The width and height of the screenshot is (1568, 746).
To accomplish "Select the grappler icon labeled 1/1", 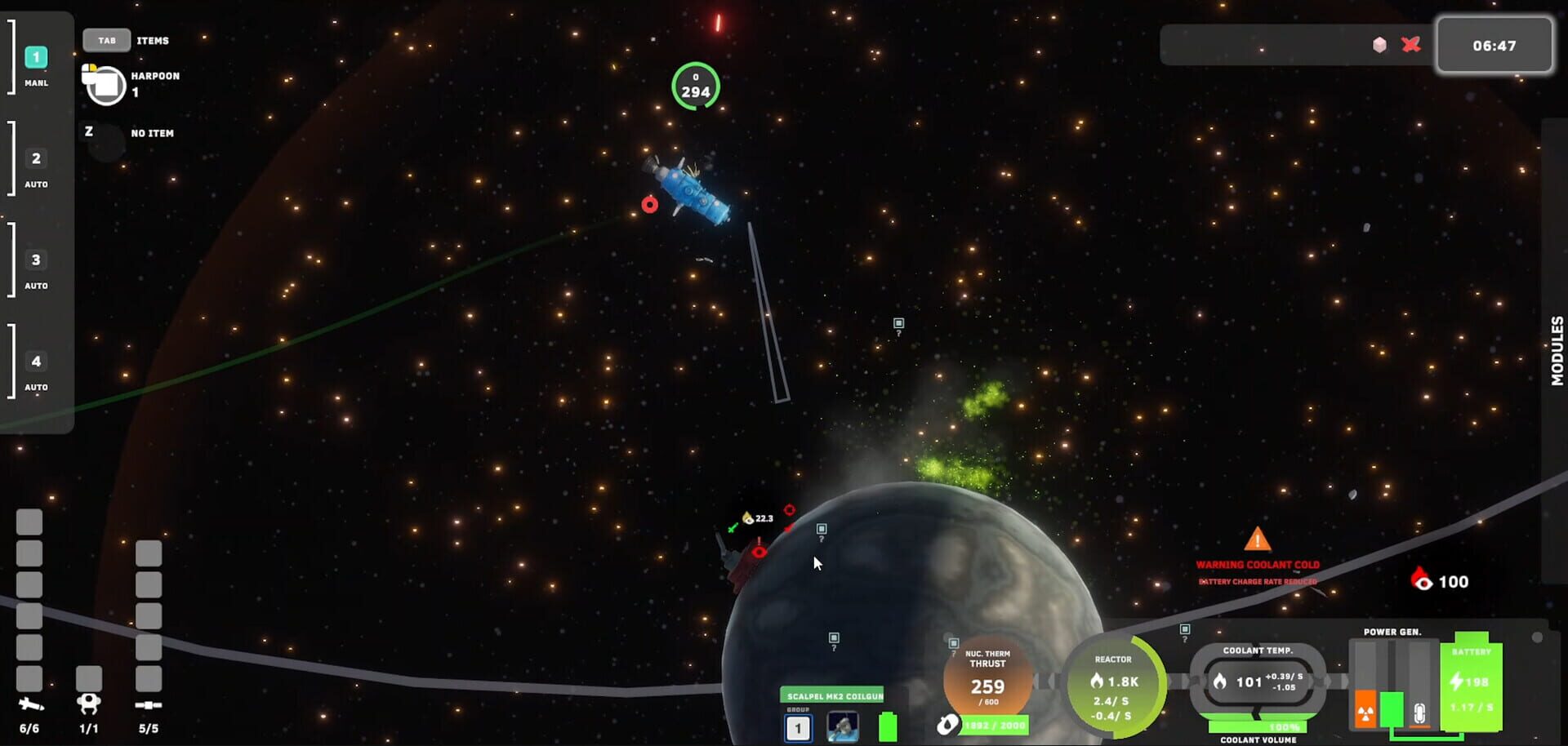I will 87,702.
